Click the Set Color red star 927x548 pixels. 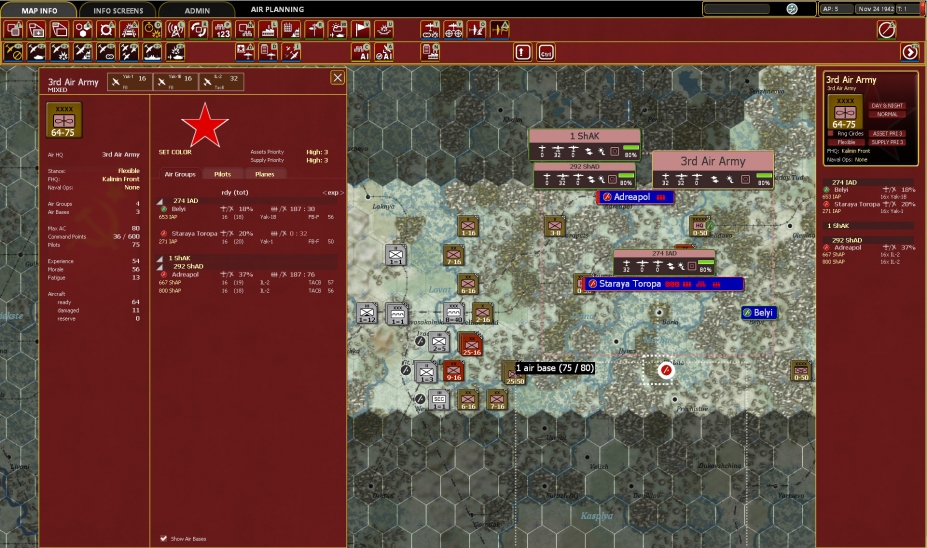point(203,124)
